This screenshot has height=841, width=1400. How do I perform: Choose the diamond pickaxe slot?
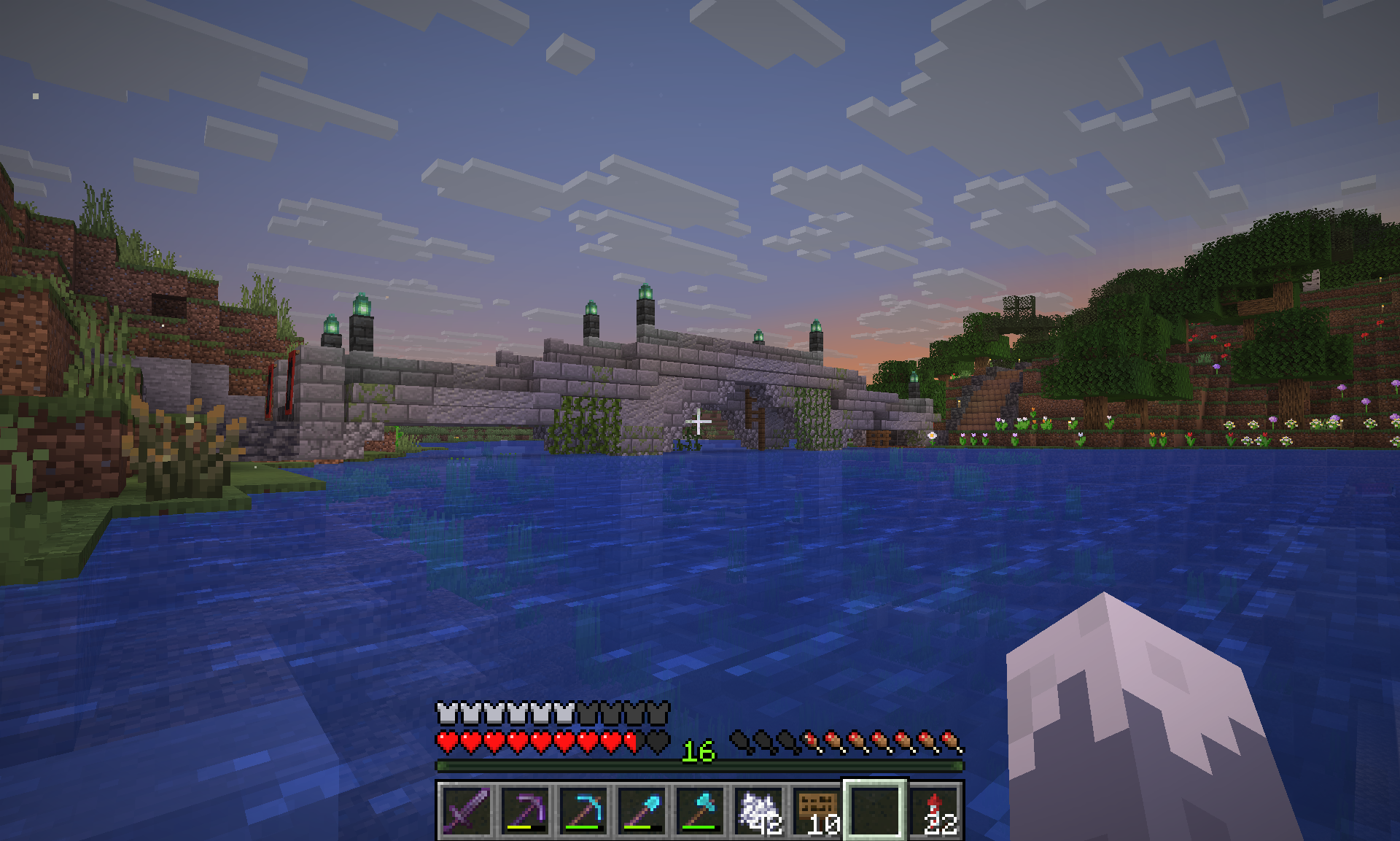coord(583,810)
